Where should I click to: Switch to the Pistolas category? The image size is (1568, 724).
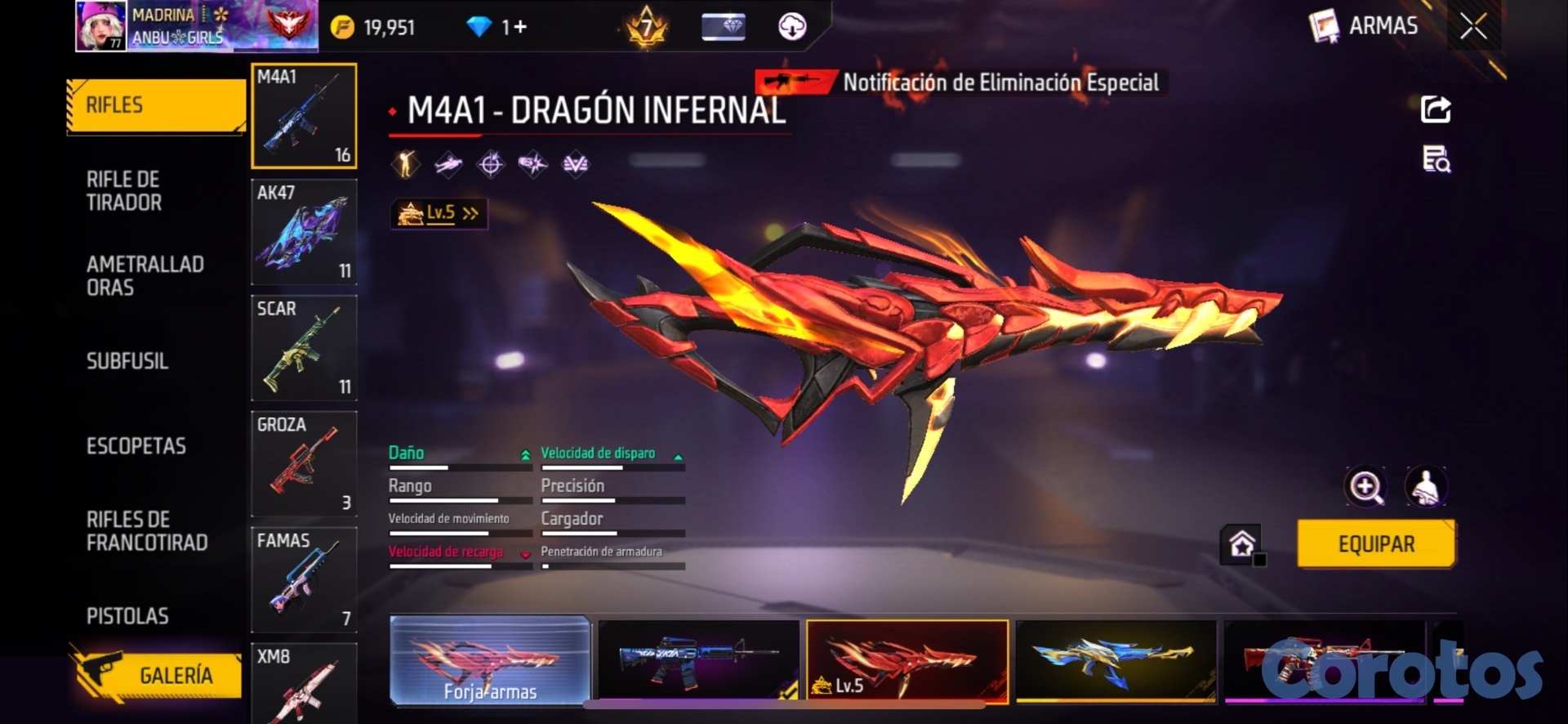pos(127,616)
